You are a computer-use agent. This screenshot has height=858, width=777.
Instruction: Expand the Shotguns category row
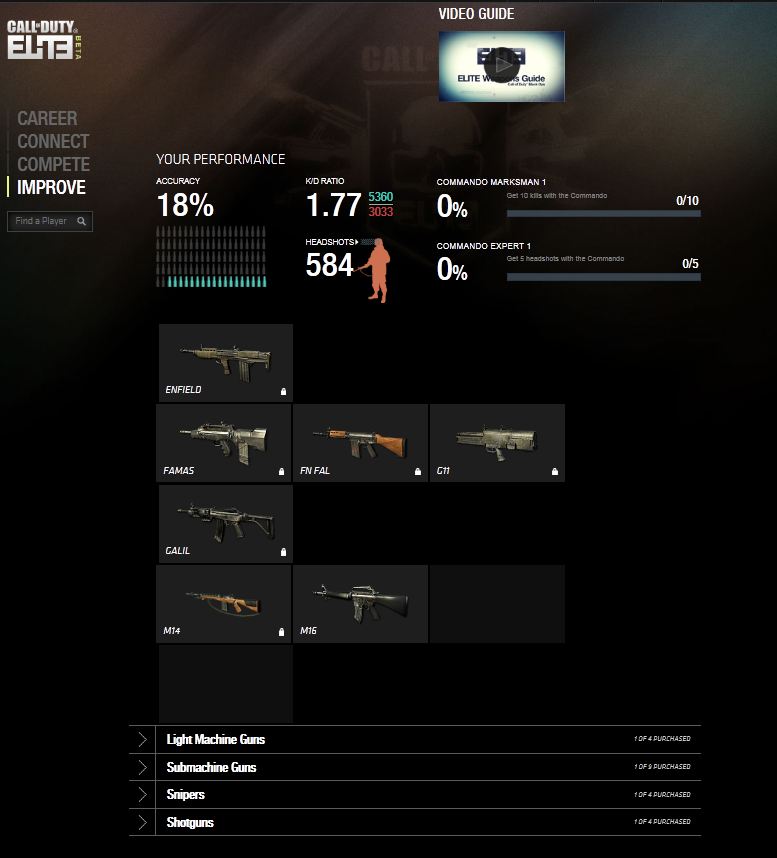190,823
